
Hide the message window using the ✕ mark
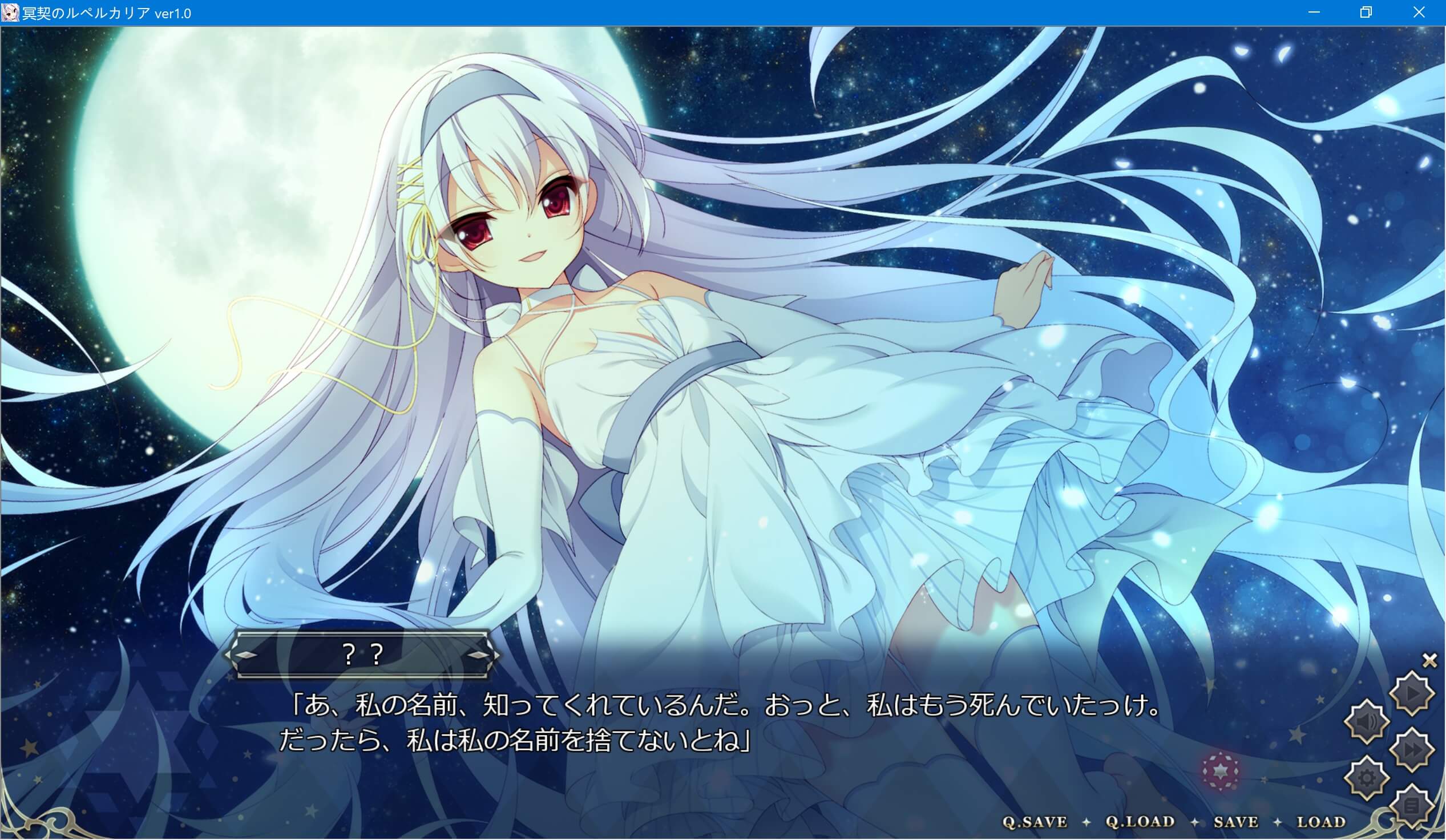coord(1429,659)
